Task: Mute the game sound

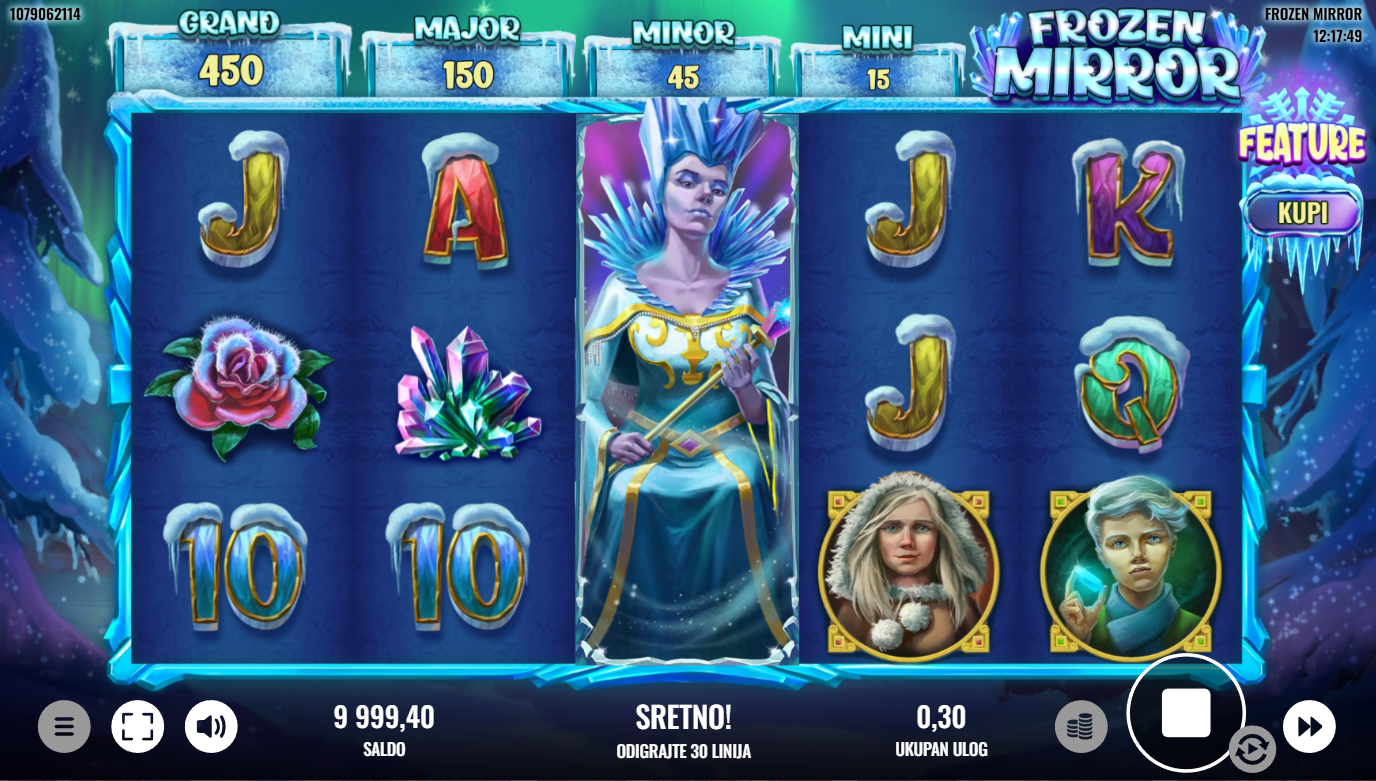Action: (211, 727)
